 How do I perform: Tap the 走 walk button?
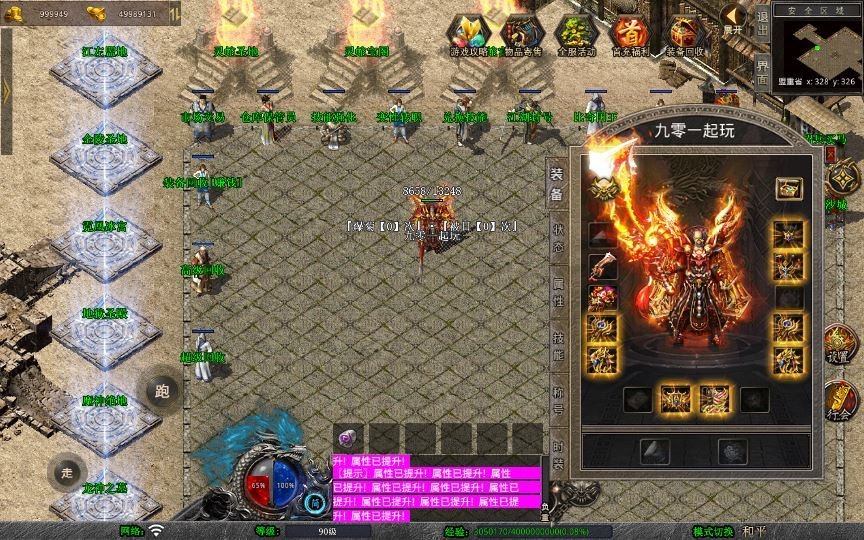point(67,474)
